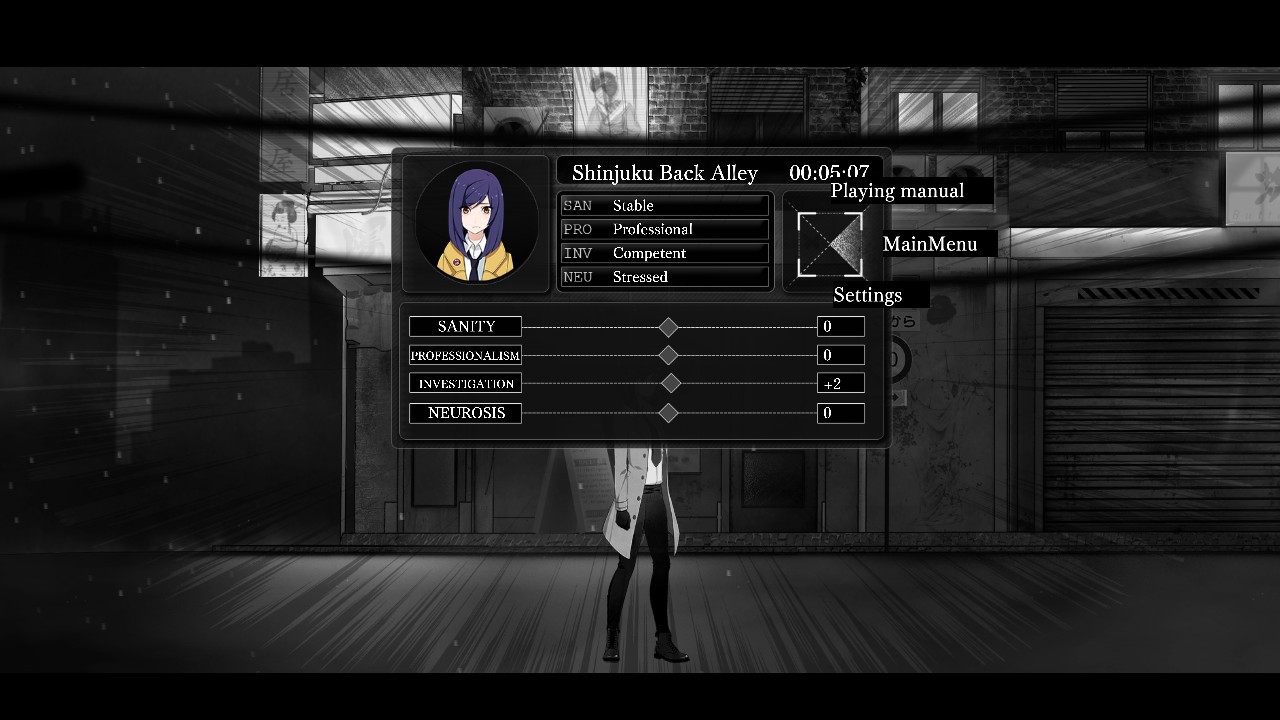The height and width of the screenshot is (720, 1280).
Task: Select the INVESTIGATION stat label
Action: click(x=466, y=384)
